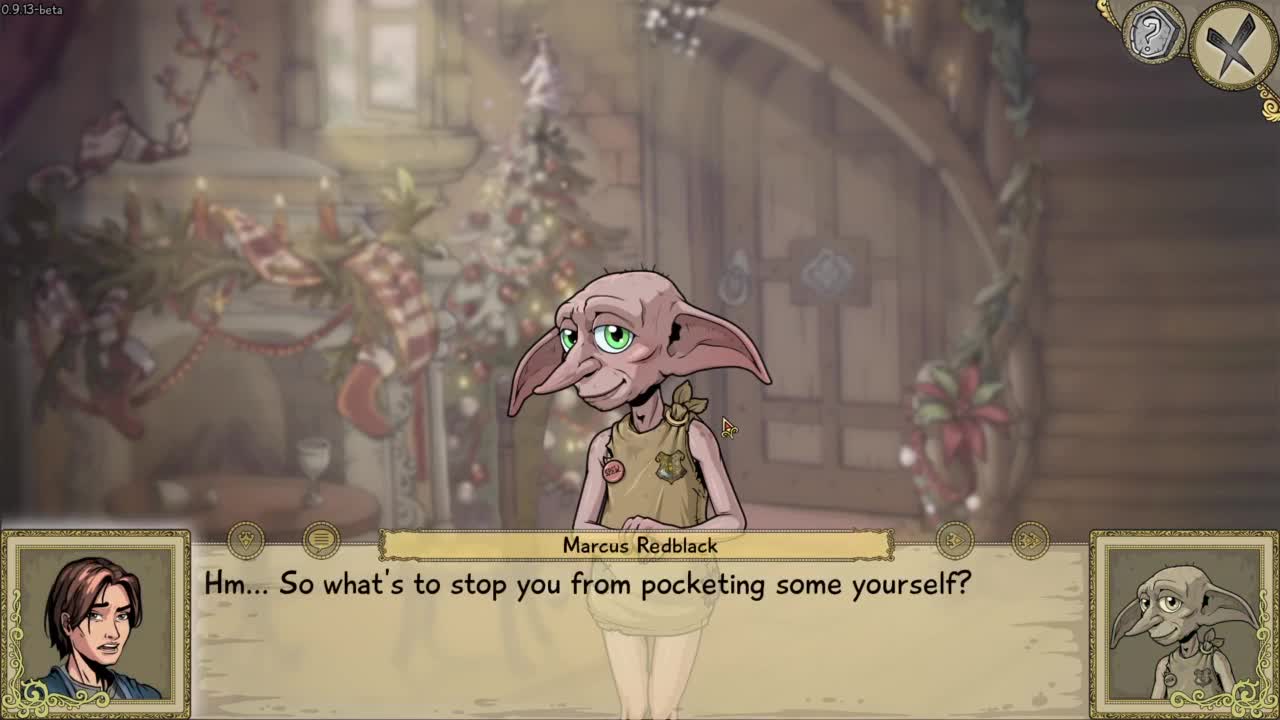Click the large X close button
The width and height of the screenshot is (1280, 720).
tap(1233, 44)
